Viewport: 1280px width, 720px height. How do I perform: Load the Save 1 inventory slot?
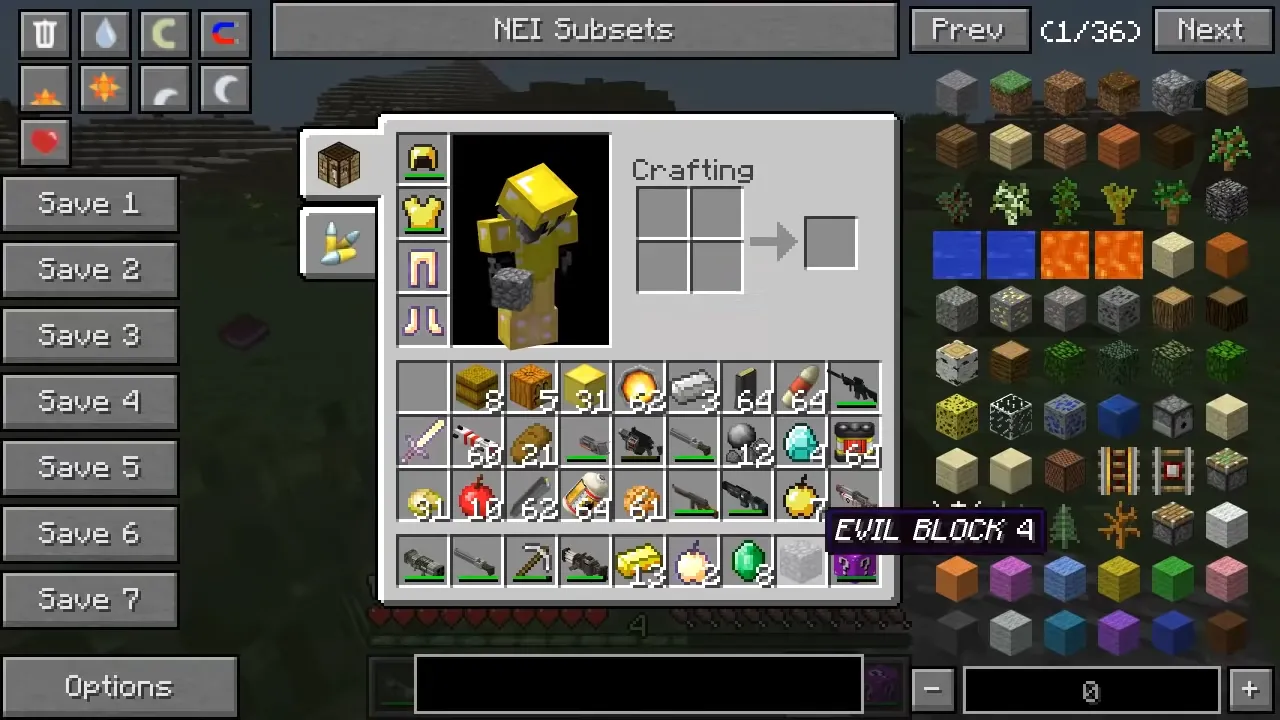[89, 204]
